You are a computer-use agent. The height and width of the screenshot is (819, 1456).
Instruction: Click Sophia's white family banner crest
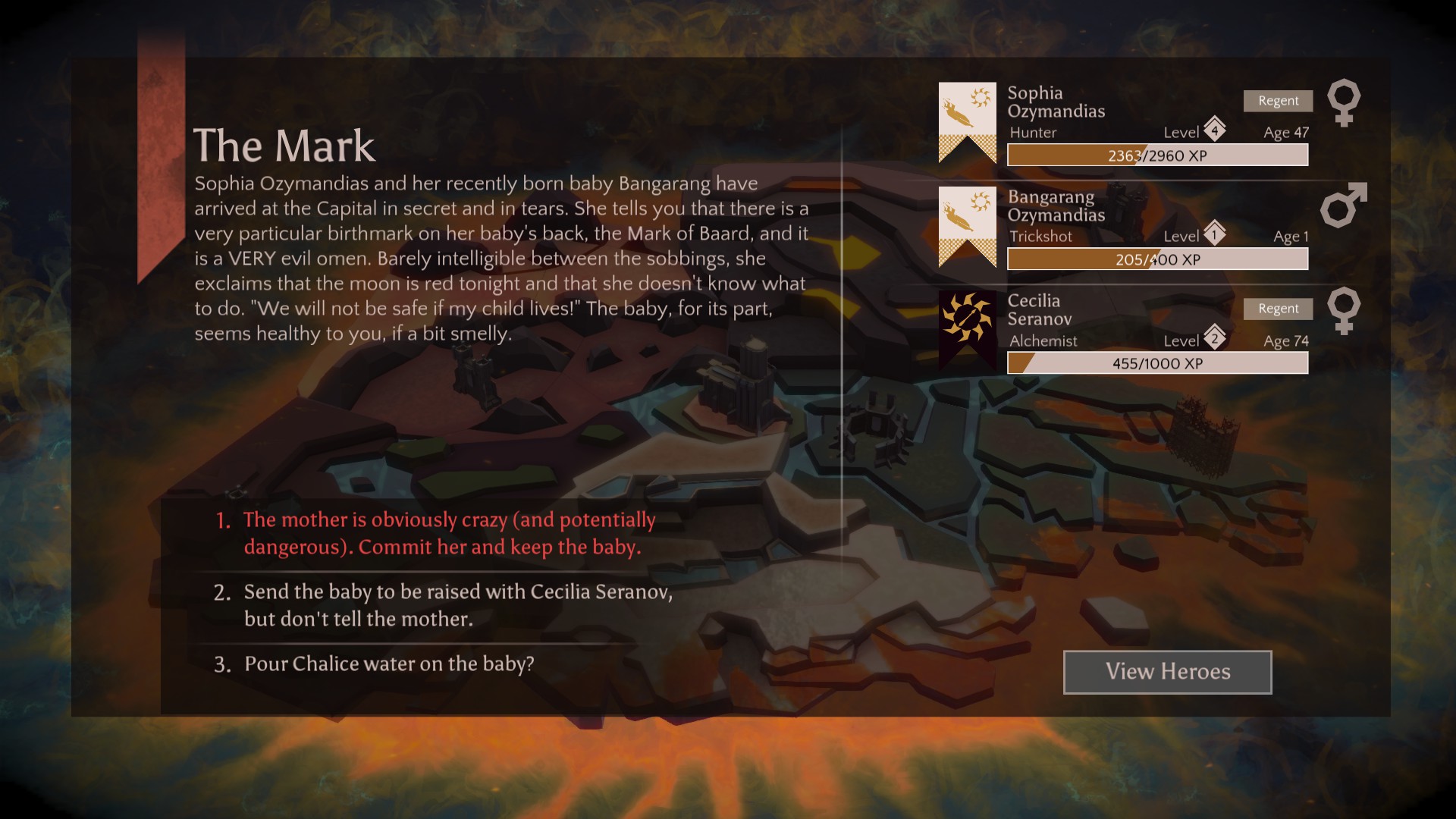click(967, 122)
